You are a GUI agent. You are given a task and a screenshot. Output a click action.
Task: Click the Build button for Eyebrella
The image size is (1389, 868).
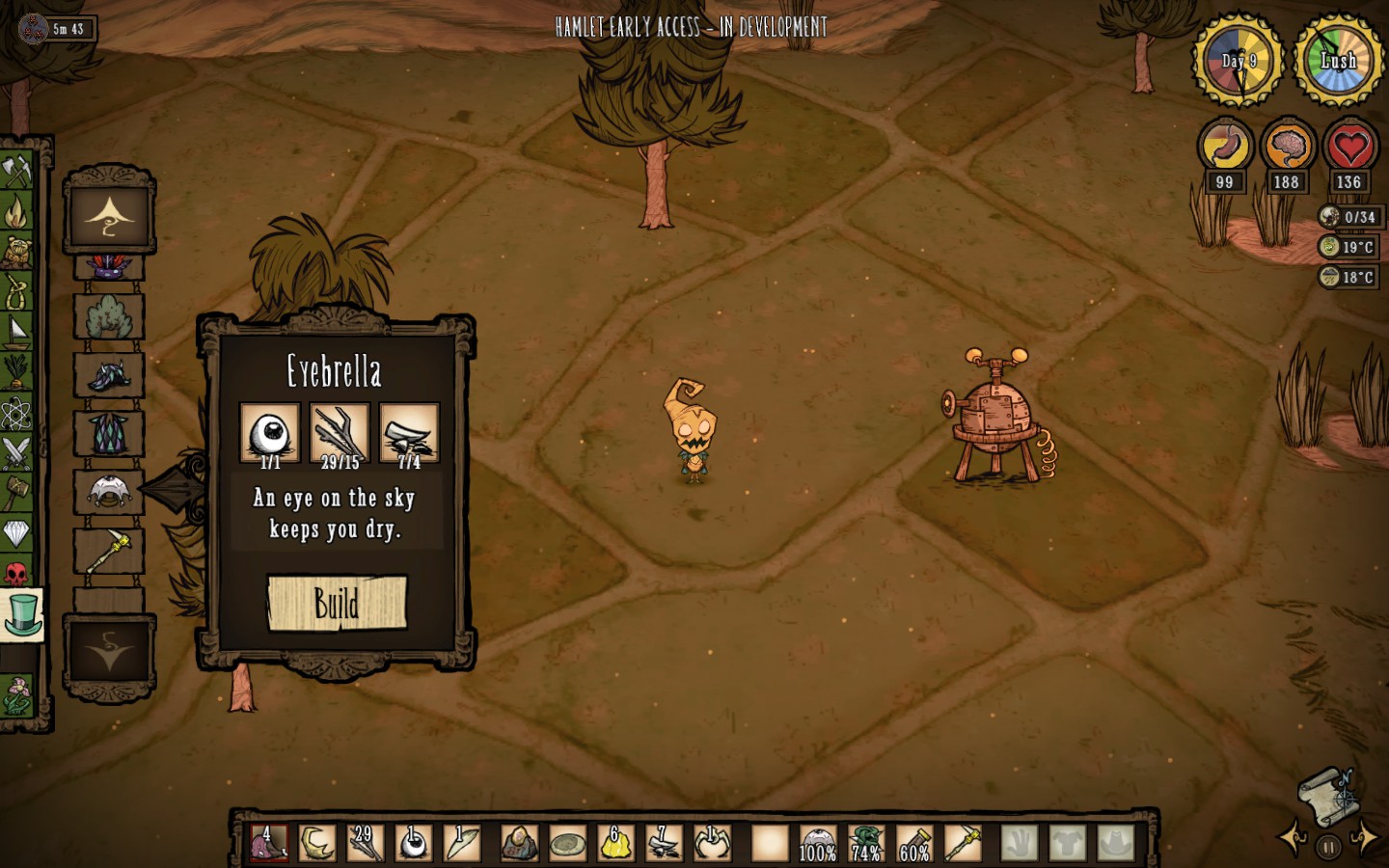pos(337,604)
